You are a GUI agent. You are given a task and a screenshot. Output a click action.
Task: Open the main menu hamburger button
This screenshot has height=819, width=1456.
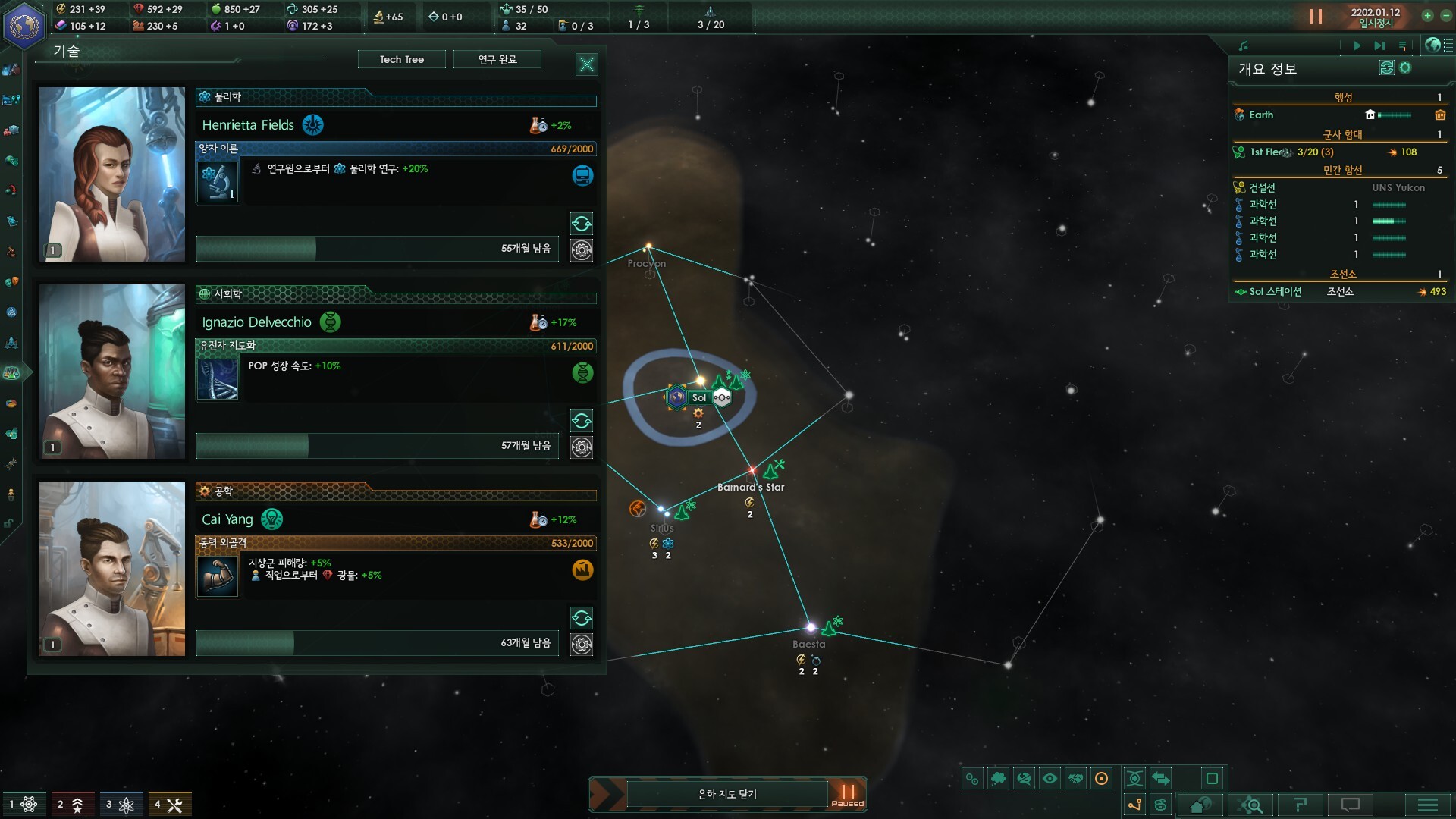click(x=1427, y=805)
